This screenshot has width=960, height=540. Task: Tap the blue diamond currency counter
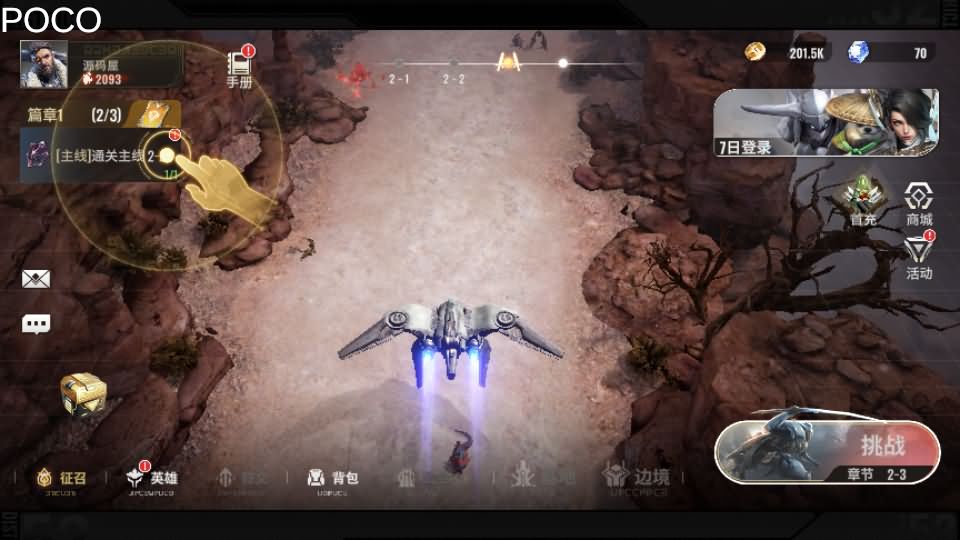coord(890,53)
